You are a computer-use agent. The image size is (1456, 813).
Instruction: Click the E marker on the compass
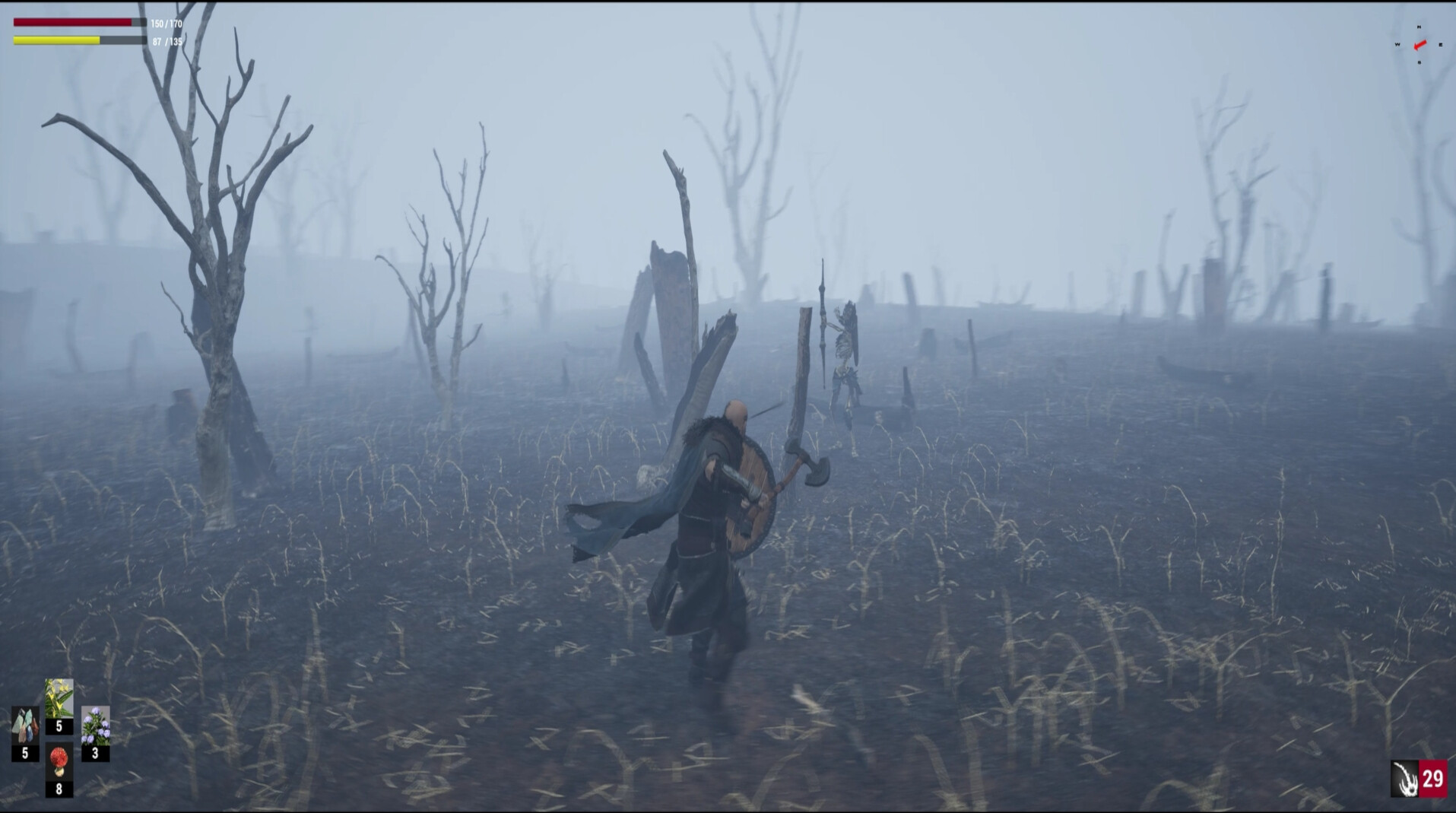click(x=1441, y=45)
